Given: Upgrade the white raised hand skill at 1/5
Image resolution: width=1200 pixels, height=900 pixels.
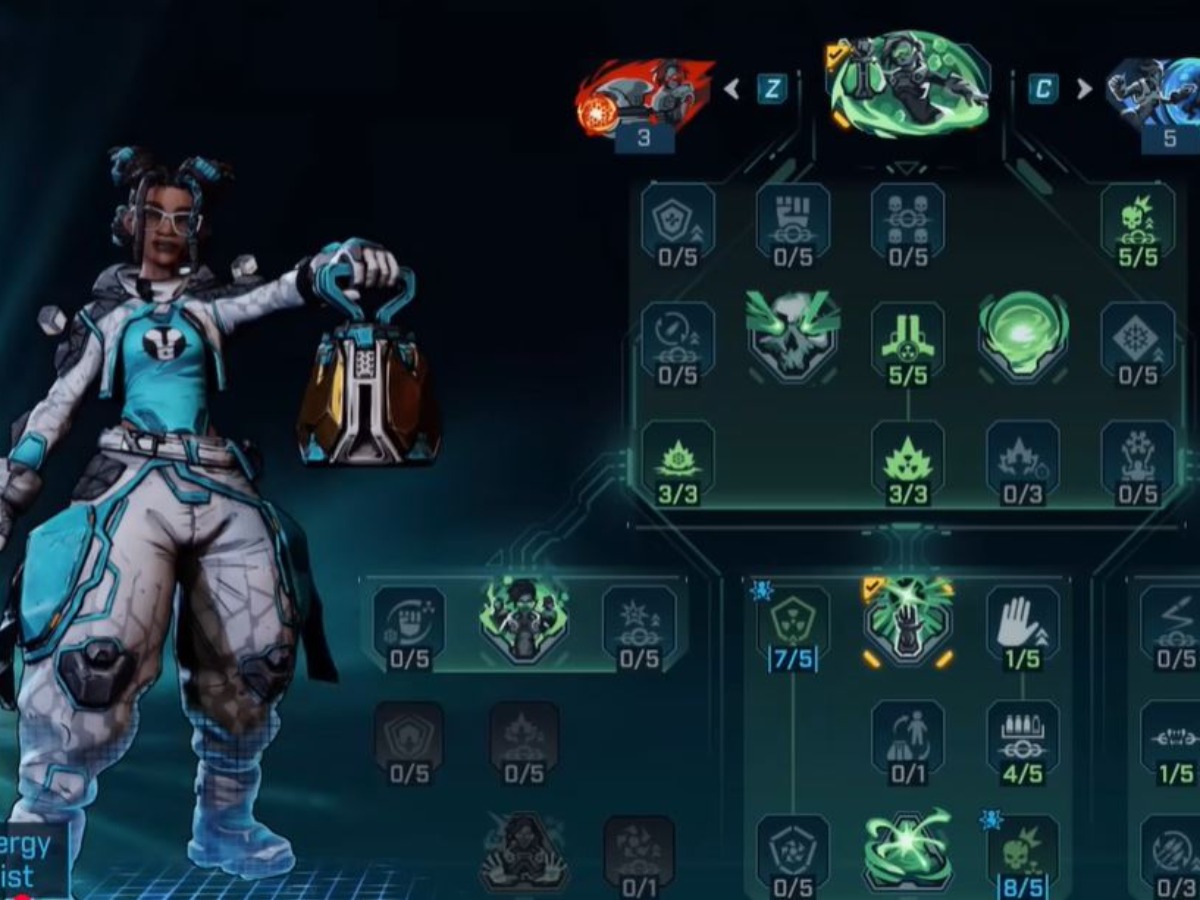Looking at the screenshot, I should pos(1022,622).
